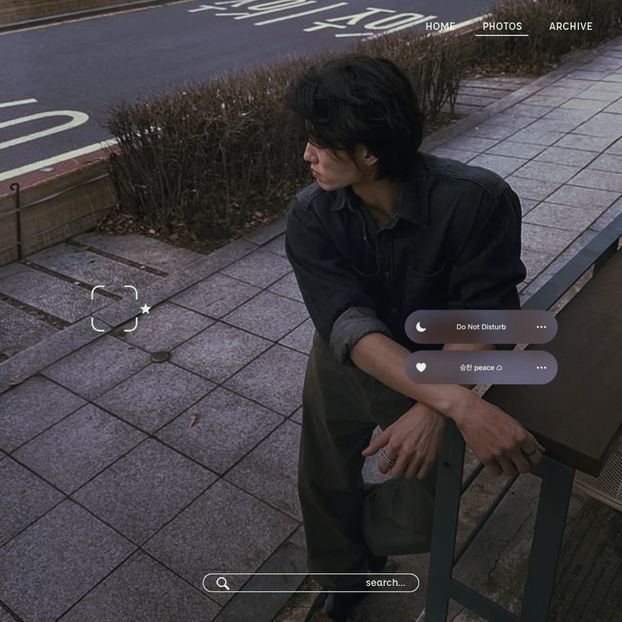
Task: Go to the ARCHIVE tab
Action: [570, 26]
